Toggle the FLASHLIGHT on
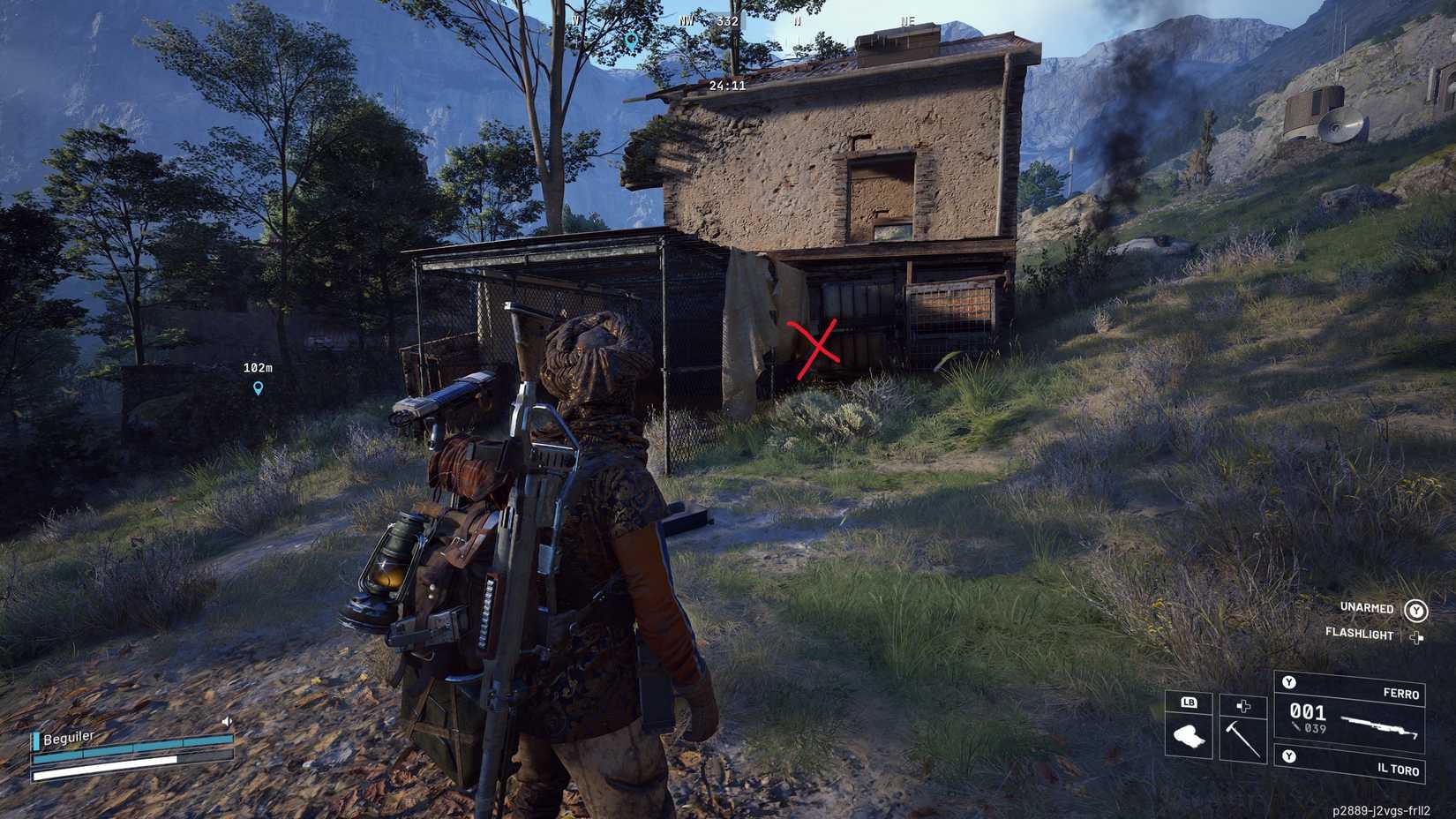1456x819 pixels. [1360, 634]
